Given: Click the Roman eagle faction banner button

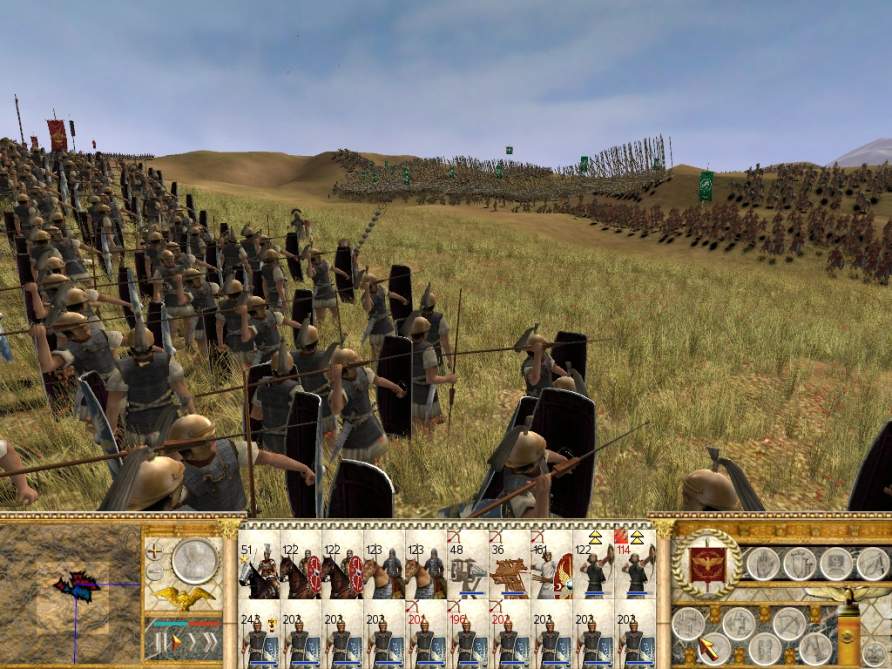Looking at the screenshot, I should click(708, 564).
